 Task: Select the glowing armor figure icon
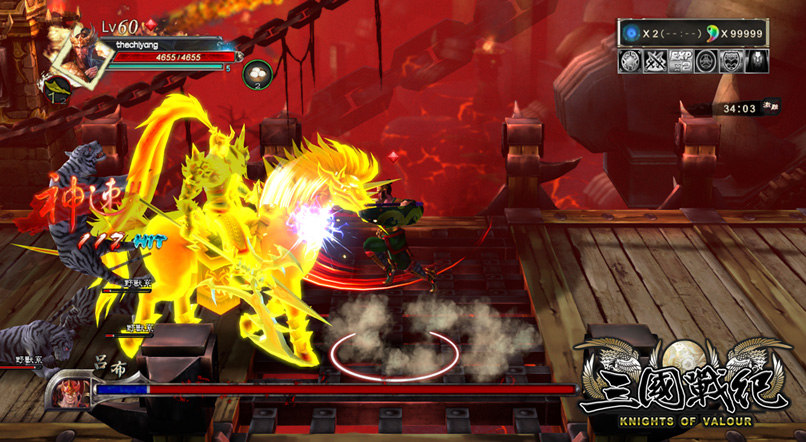coord(756,60)
